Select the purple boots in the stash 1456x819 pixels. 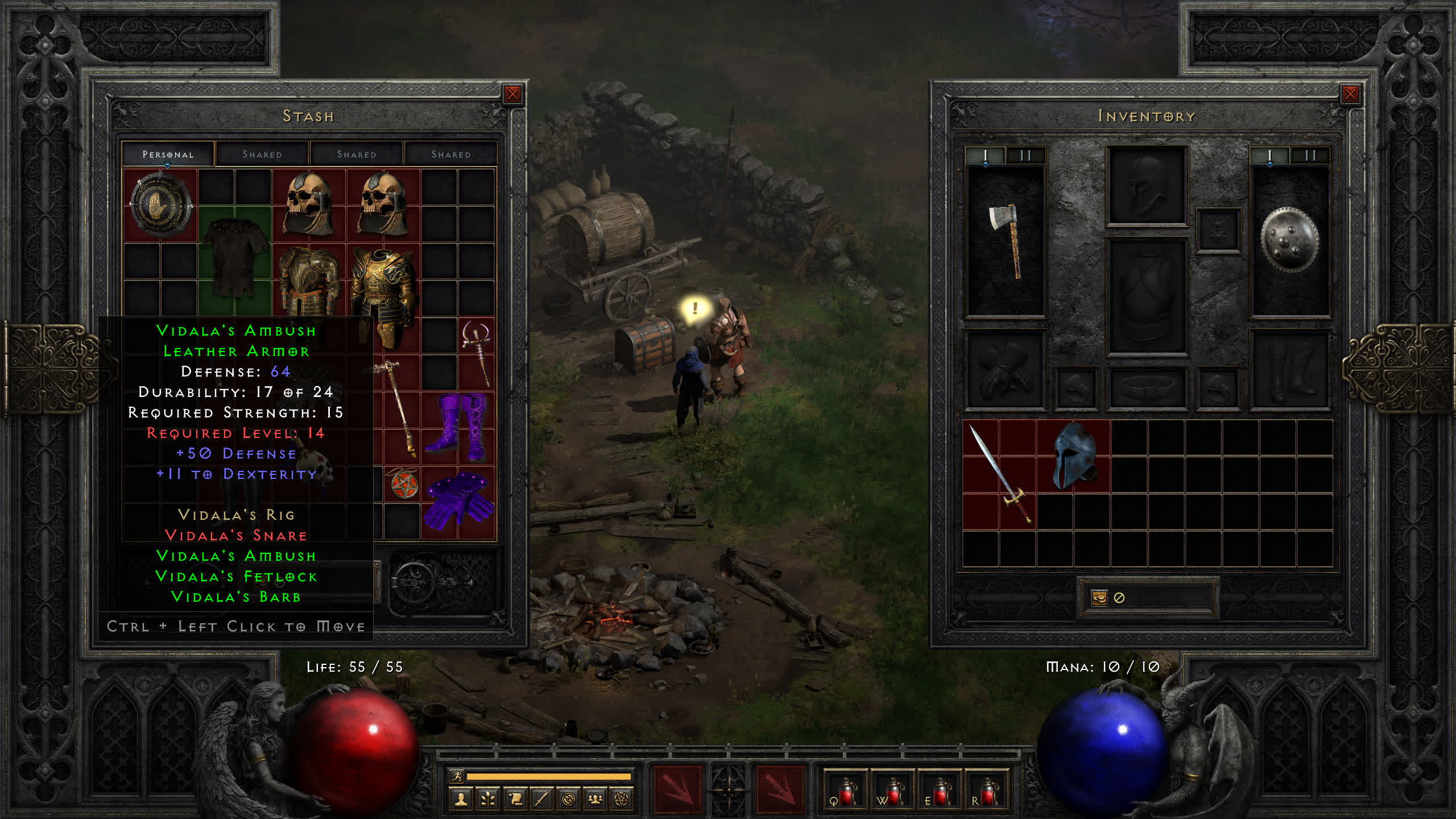(x=458, y=427)
